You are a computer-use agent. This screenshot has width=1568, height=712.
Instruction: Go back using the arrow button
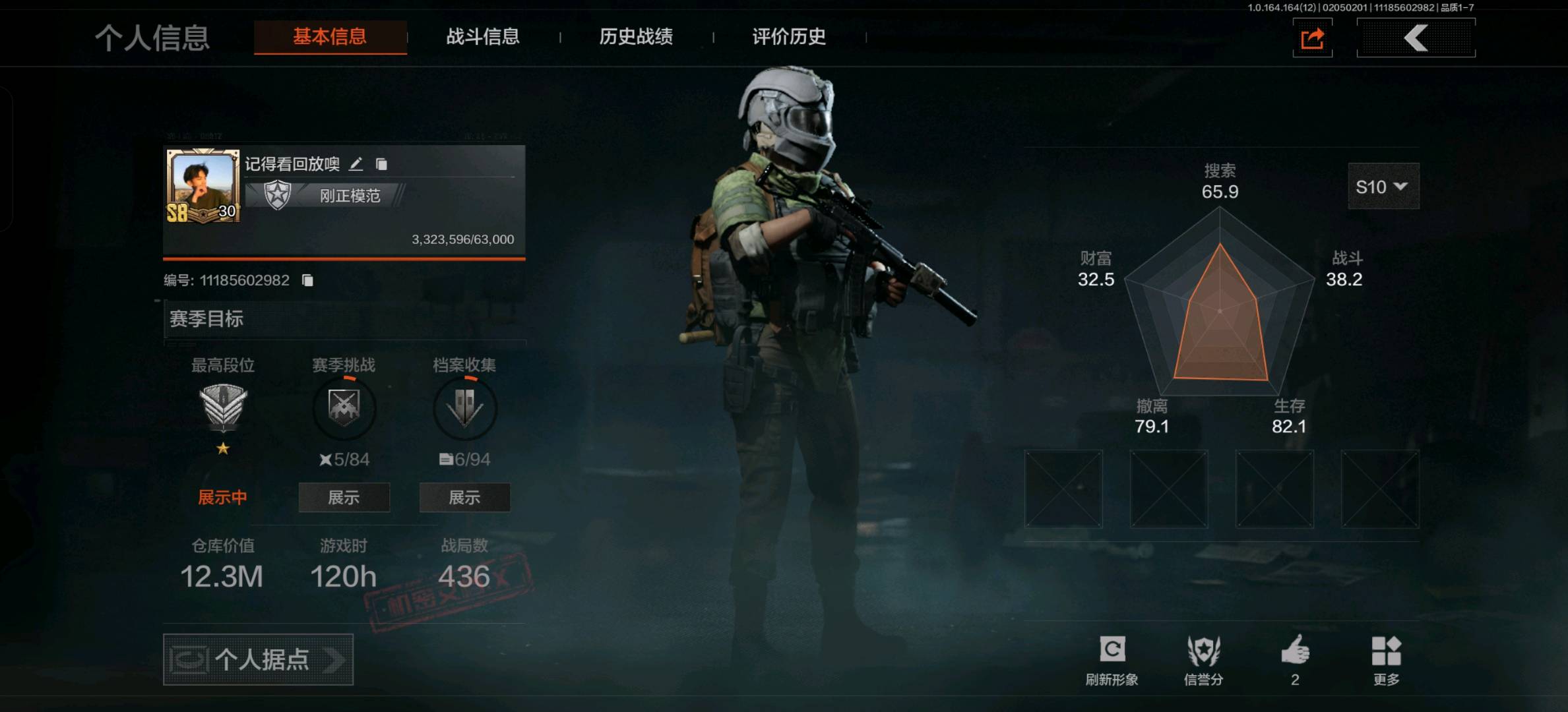click(1416, 38)
